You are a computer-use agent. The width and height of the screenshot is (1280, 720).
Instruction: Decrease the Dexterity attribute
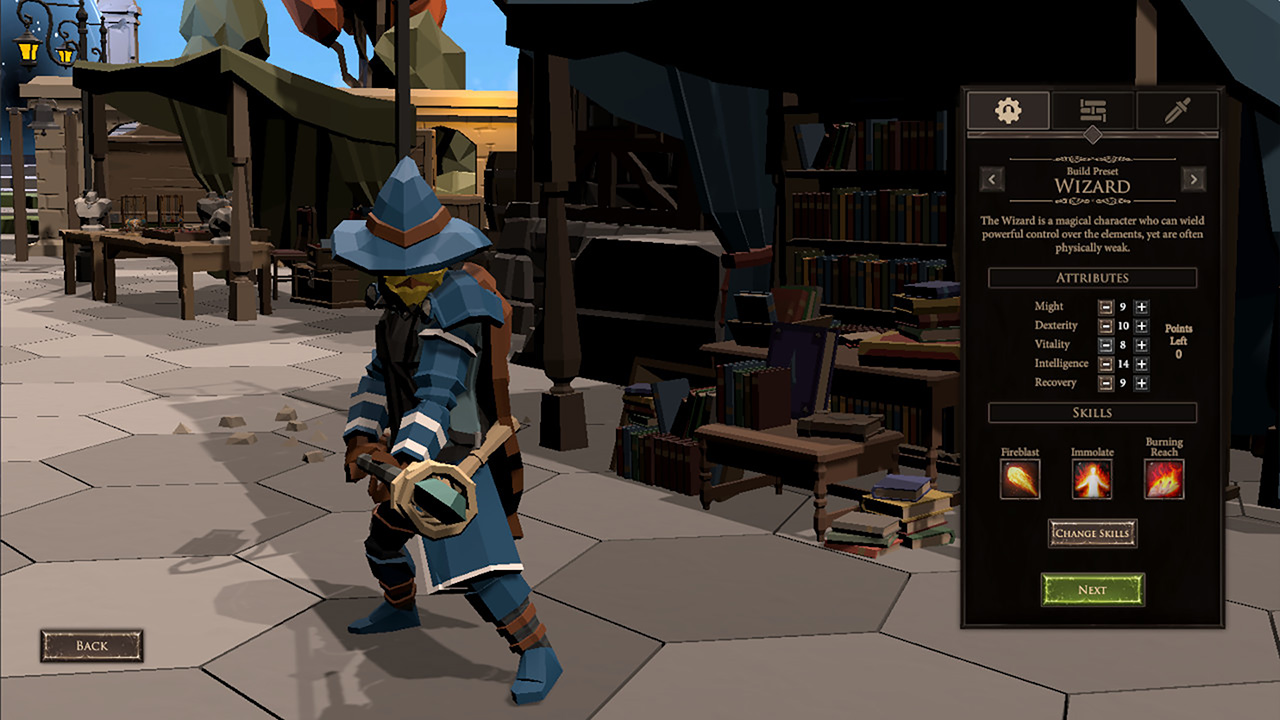pyautogui.click(x=1106, y=325)
